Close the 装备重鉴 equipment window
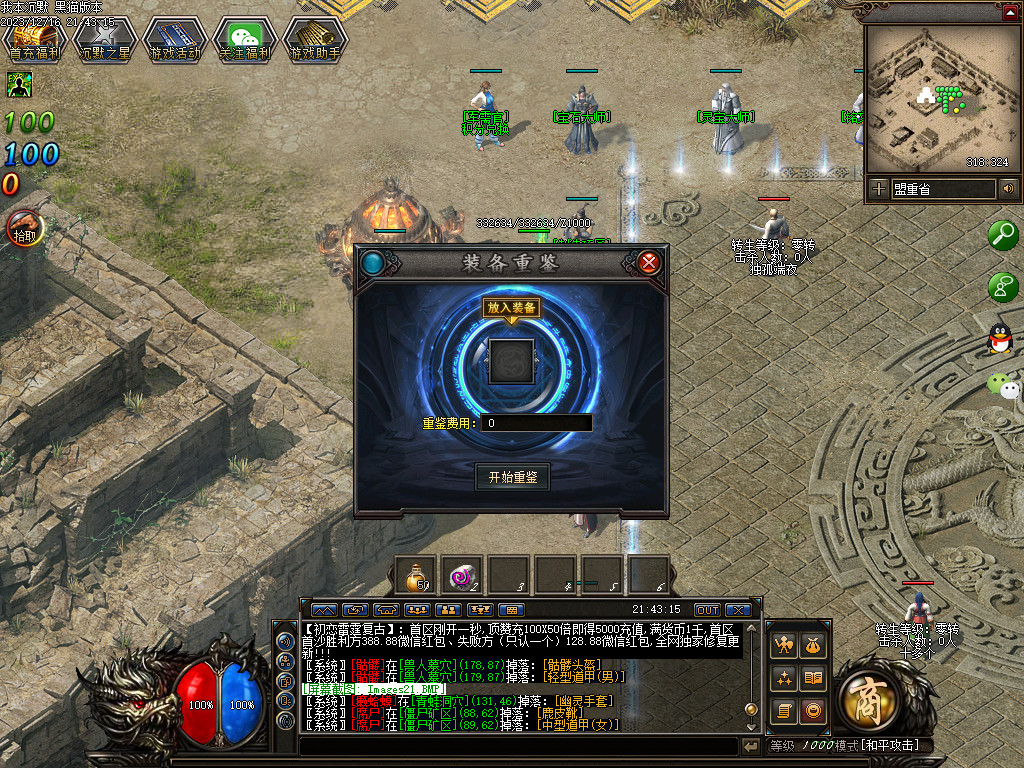This screenshot has width=1024, height=768. coord(649,263)
